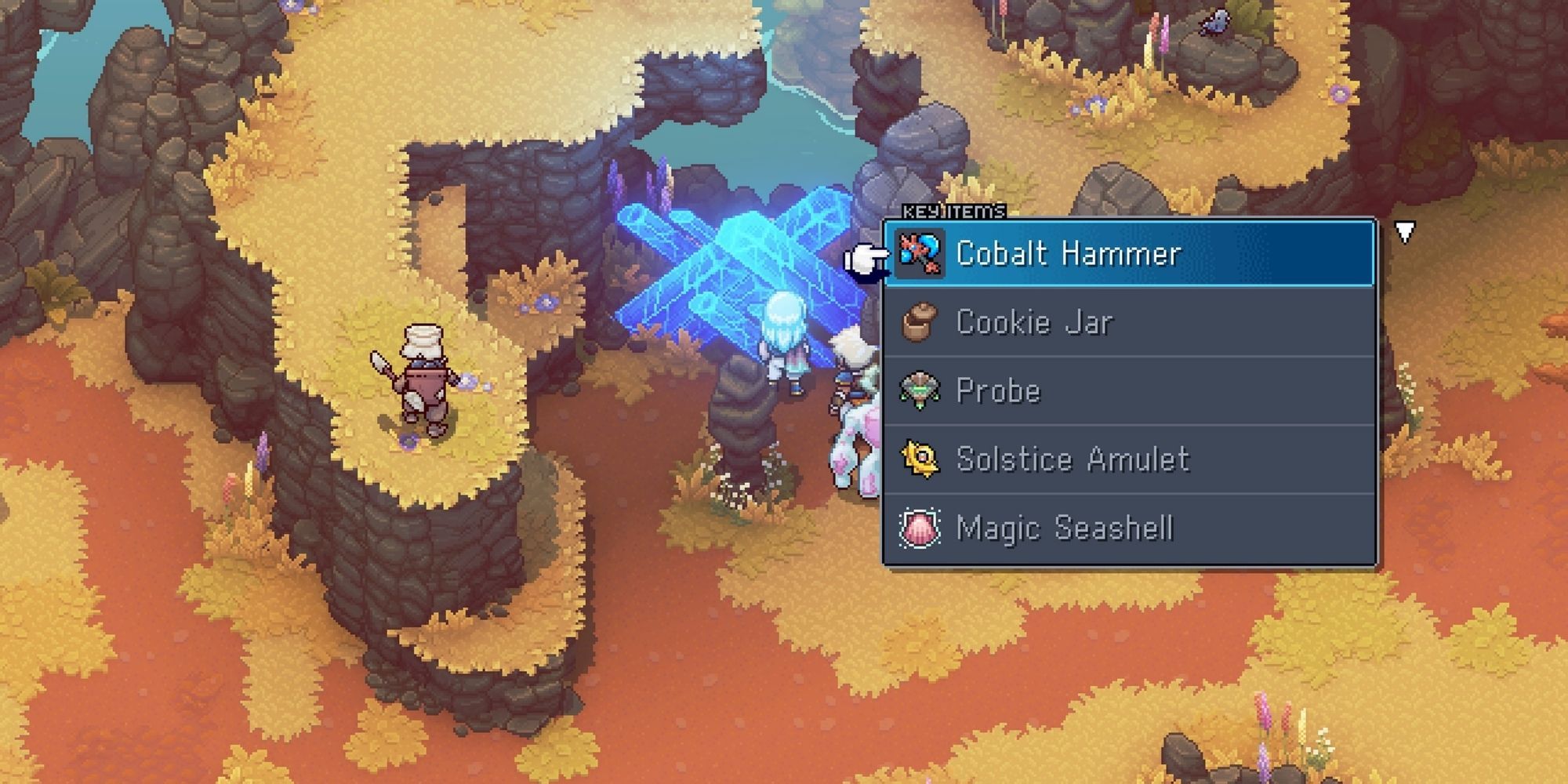The width and height of the screenshot is (1568, 784).
Task: Click the Cookie Jar pot icon
Action: click(x=921, y=323)
